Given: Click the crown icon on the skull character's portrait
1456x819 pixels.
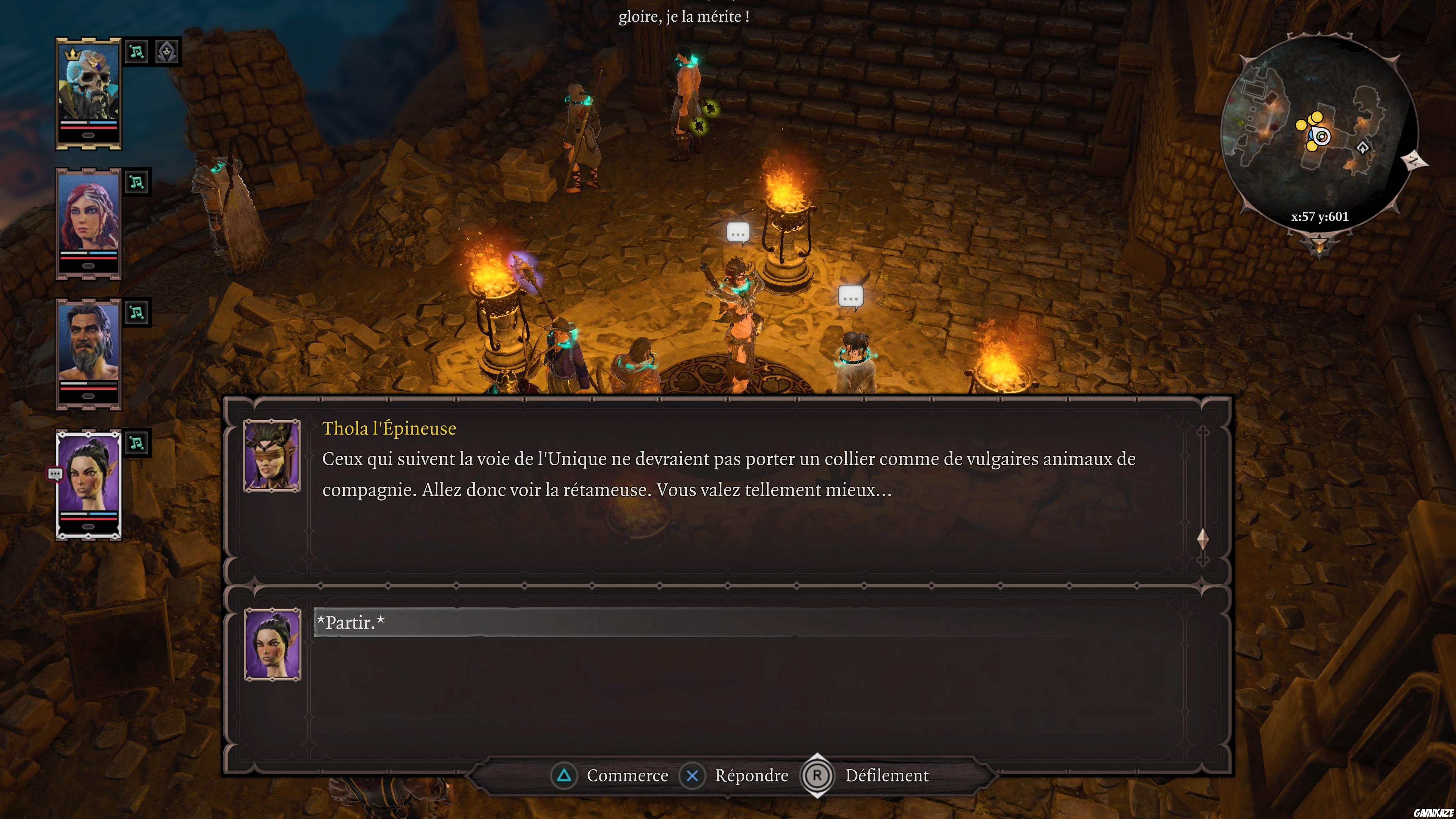Looking at the screenshot, I should (x=72, y=54).
